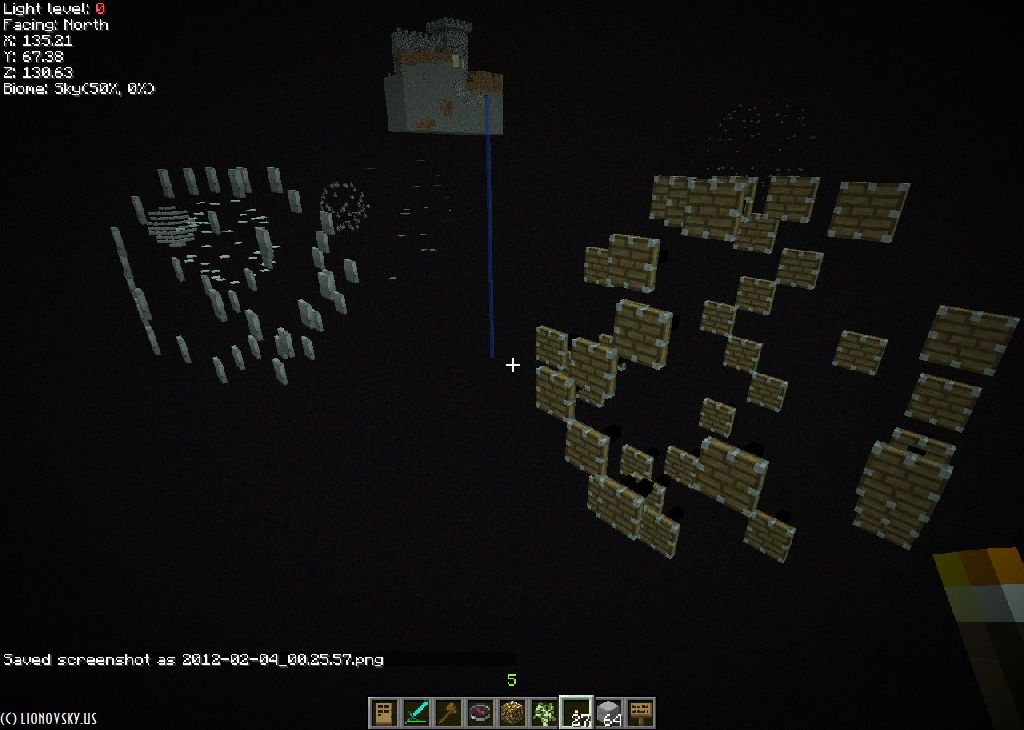Image resolution: width=1024 pixels, height=730 pixels.
Task: Choose the diamond sword in the hotbar
Action: (415, 713)
